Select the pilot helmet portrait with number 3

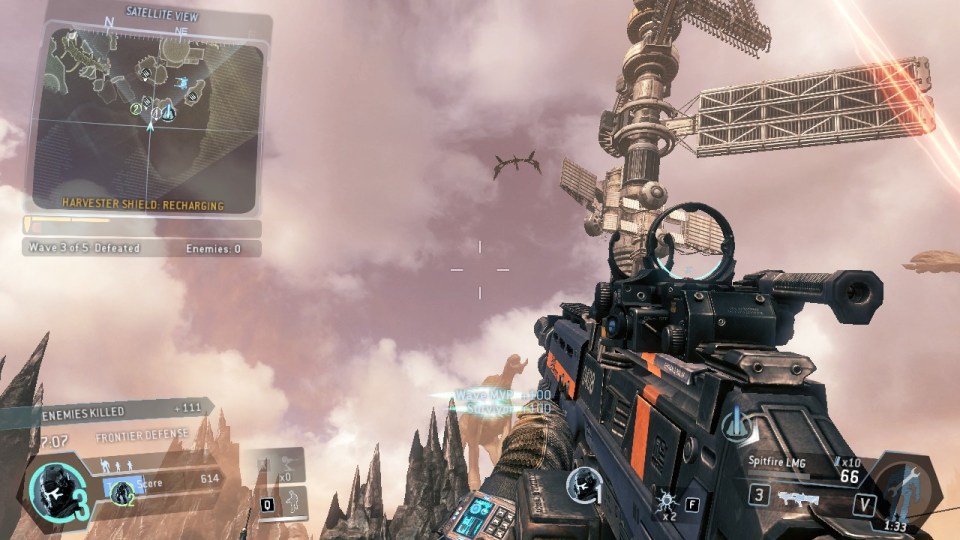click(x=48, y=491)
